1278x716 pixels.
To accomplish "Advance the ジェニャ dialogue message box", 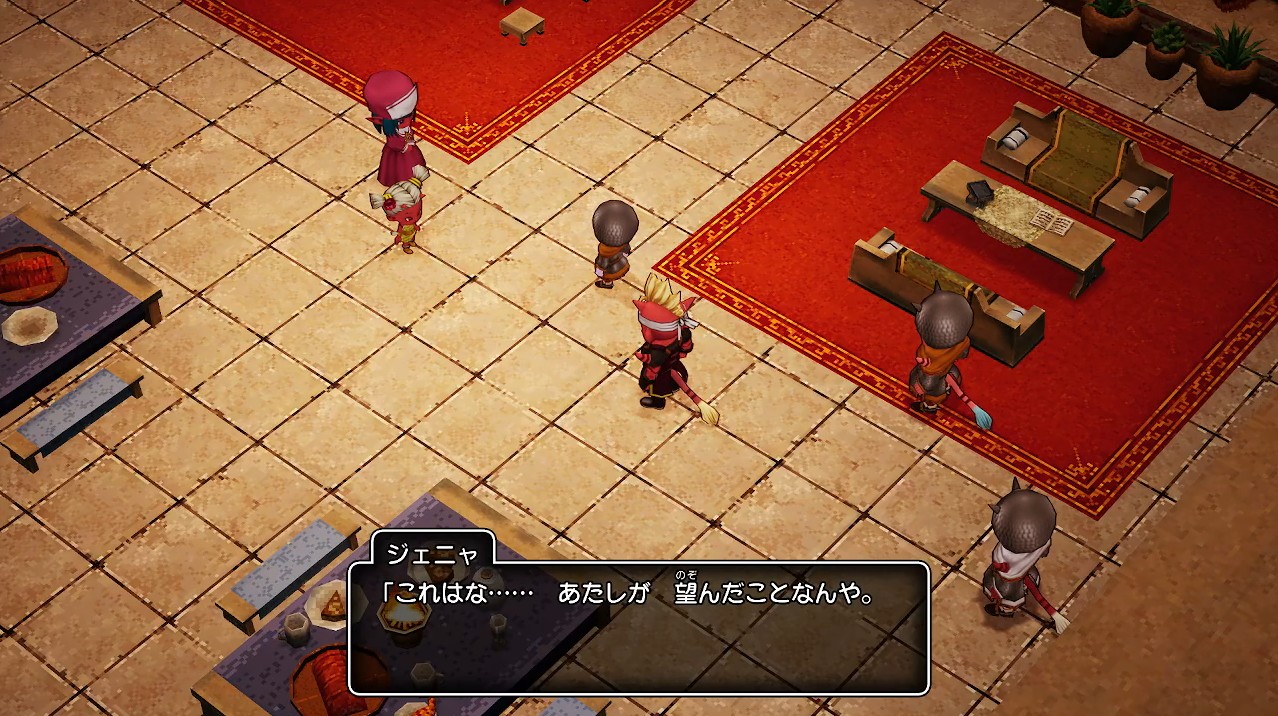I will tap(638, 628).
